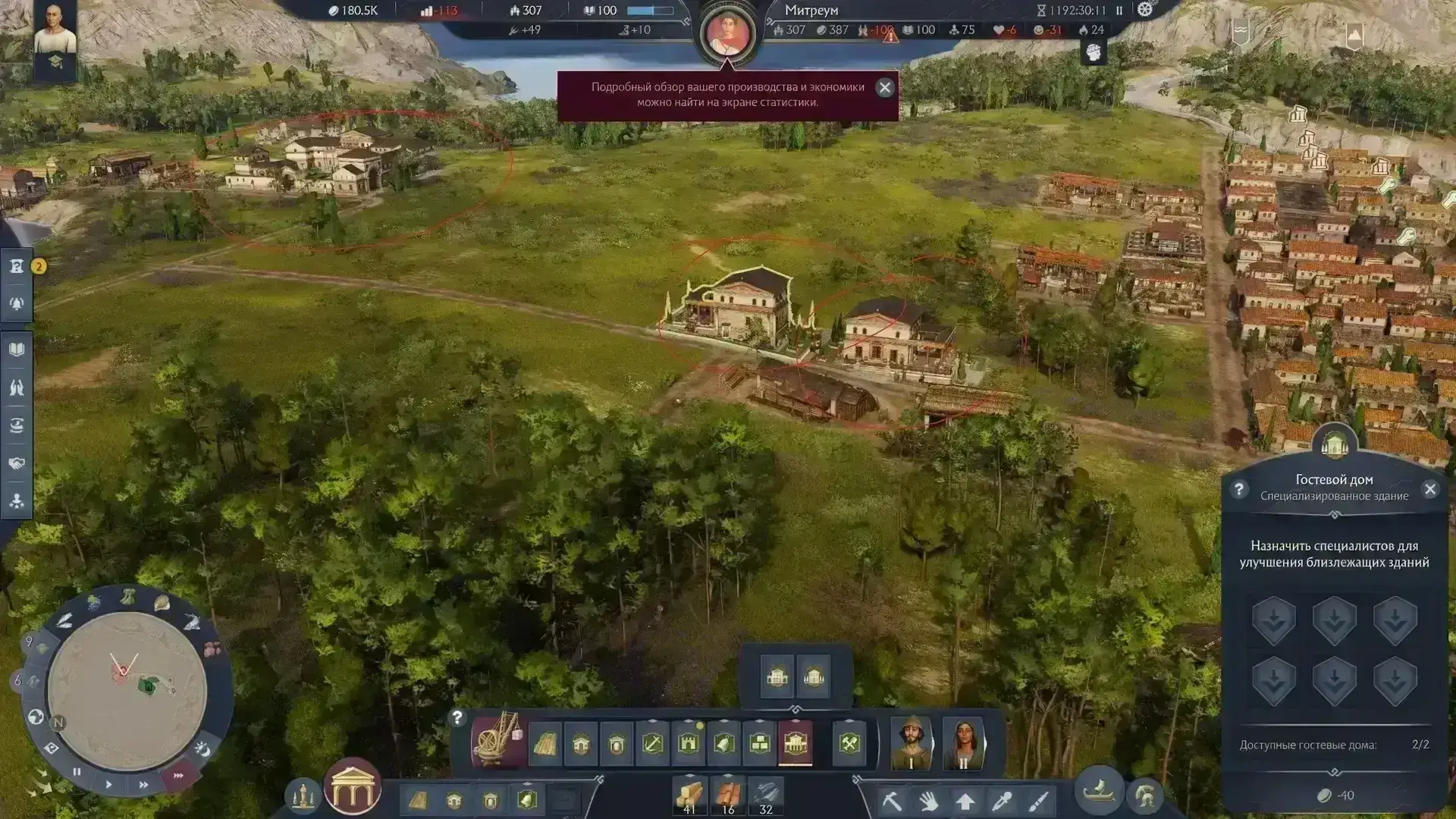1456x819 pixels.
Task: Activate the upgrade arrow tool
Action: coord(965,801)
